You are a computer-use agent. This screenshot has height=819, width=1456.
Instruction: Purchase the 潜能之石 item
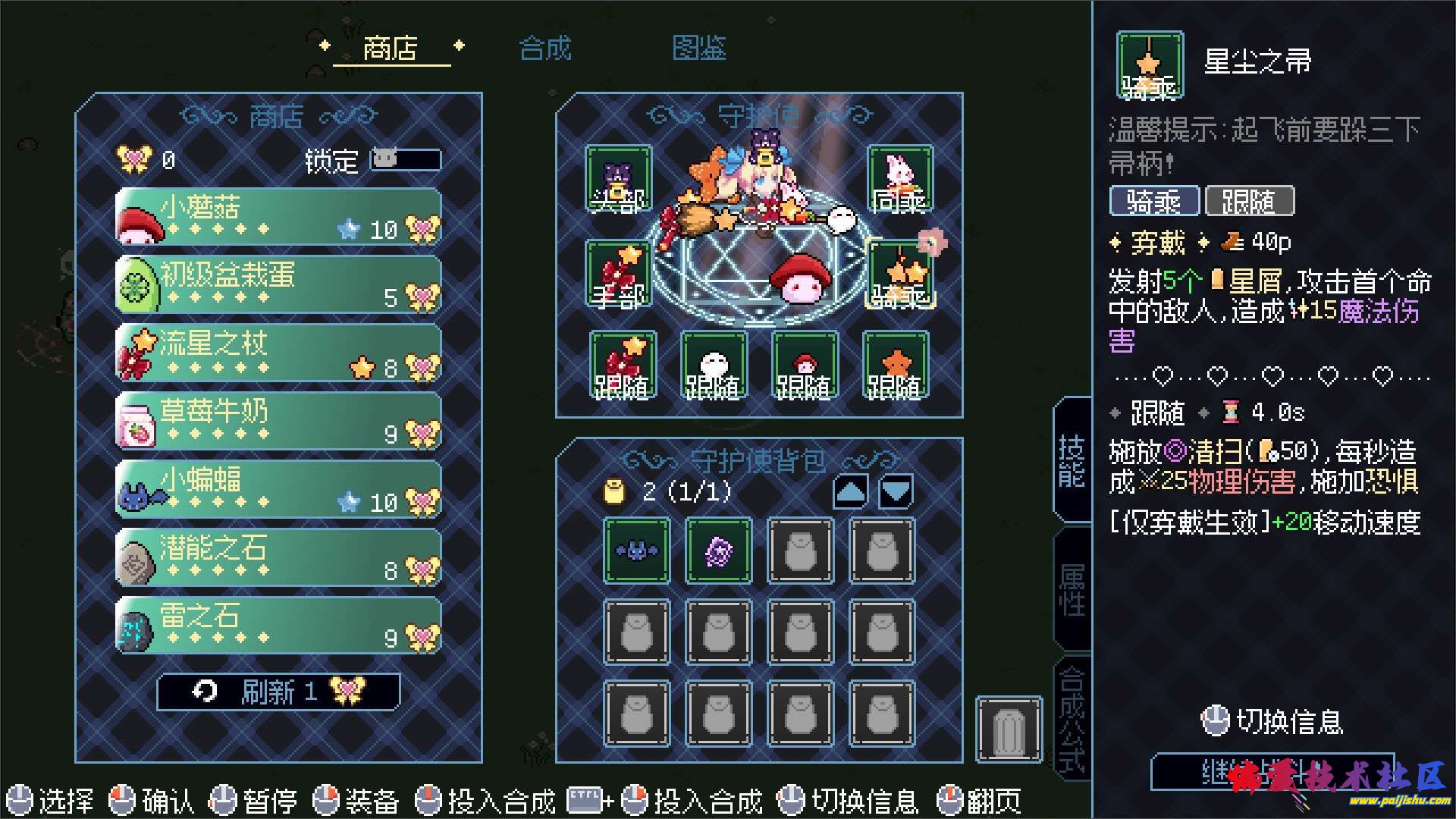pyautogui.click(x=278, y=558)
